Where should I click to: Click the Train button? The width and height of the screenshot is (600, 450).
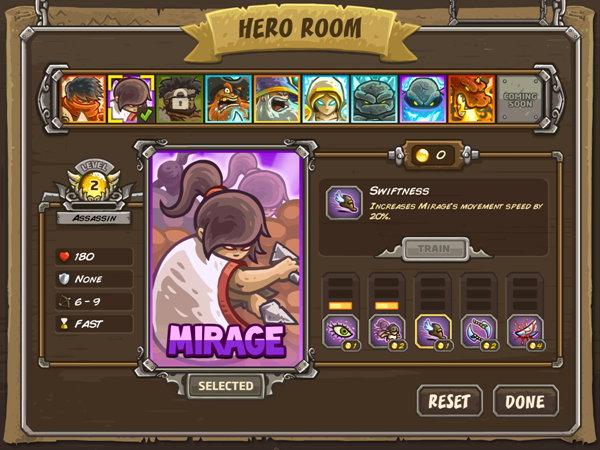435,249
